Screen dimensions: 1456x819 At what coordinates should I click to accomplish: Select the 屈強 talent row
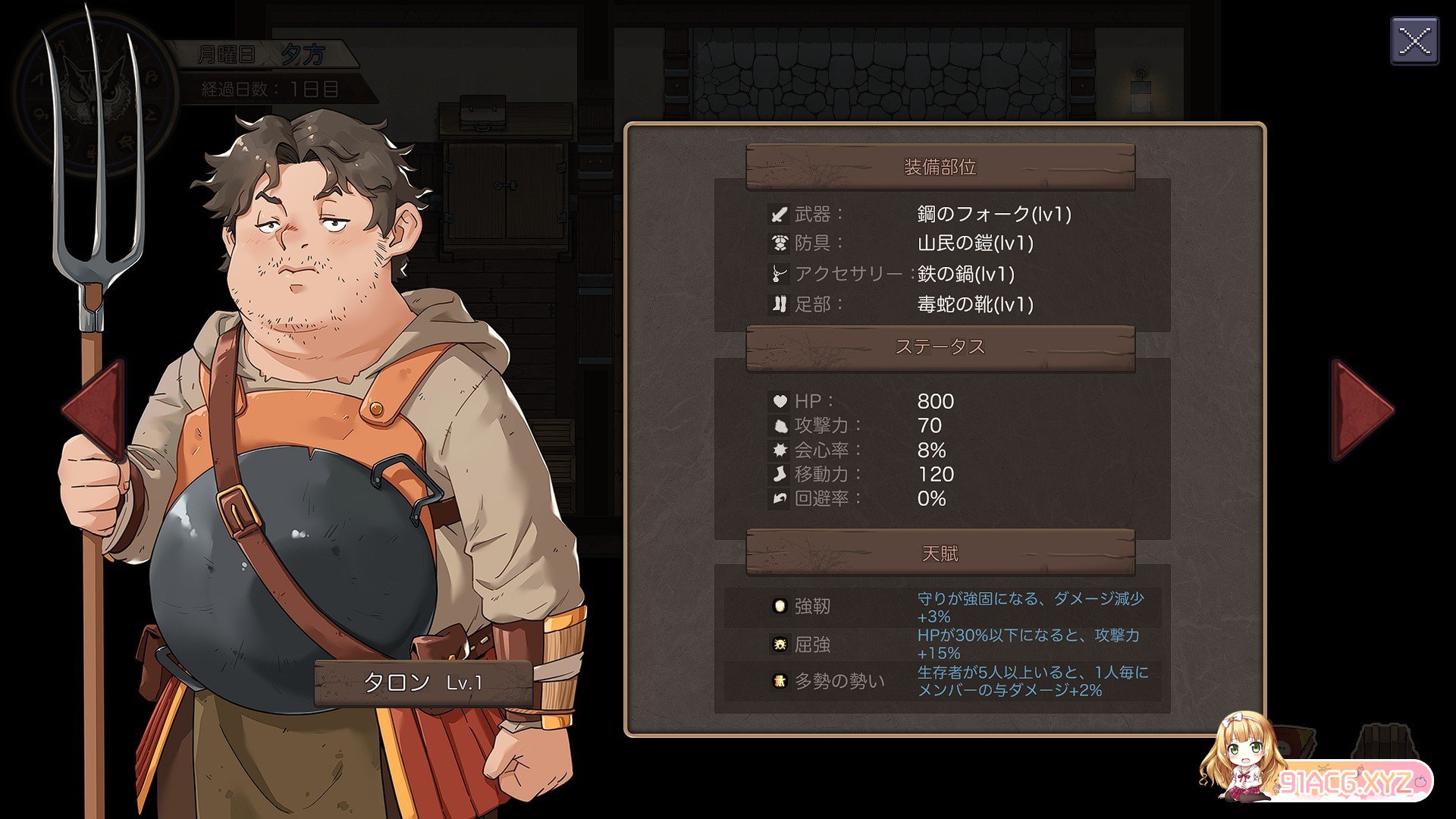pyautogui.click(x=942, y=645)
